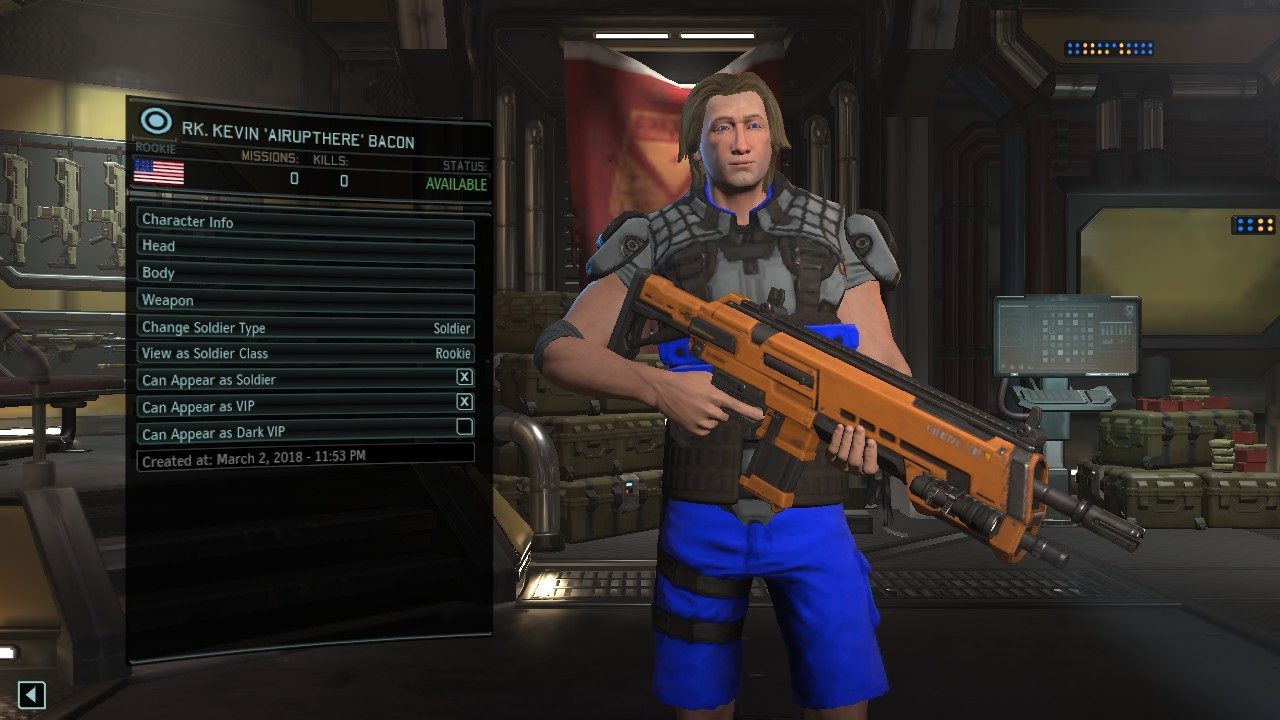This screenshot has height=720, width=1280.
Task: Enable Can Appear as Dark VIP
Action: [464, 427]
